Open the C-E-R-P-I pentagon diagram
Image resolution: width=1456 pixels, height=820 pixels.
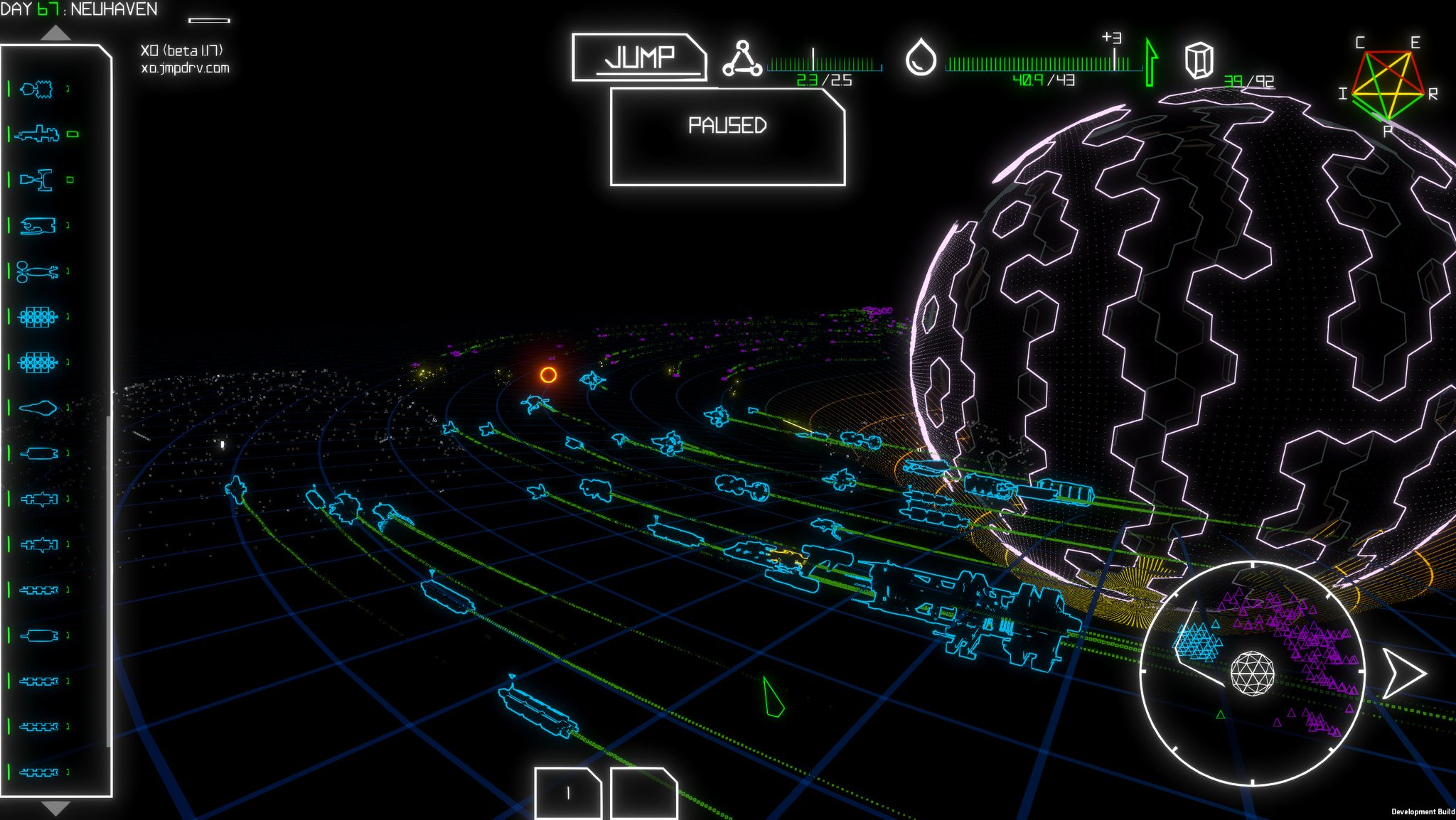click(x=1388, y=85)
